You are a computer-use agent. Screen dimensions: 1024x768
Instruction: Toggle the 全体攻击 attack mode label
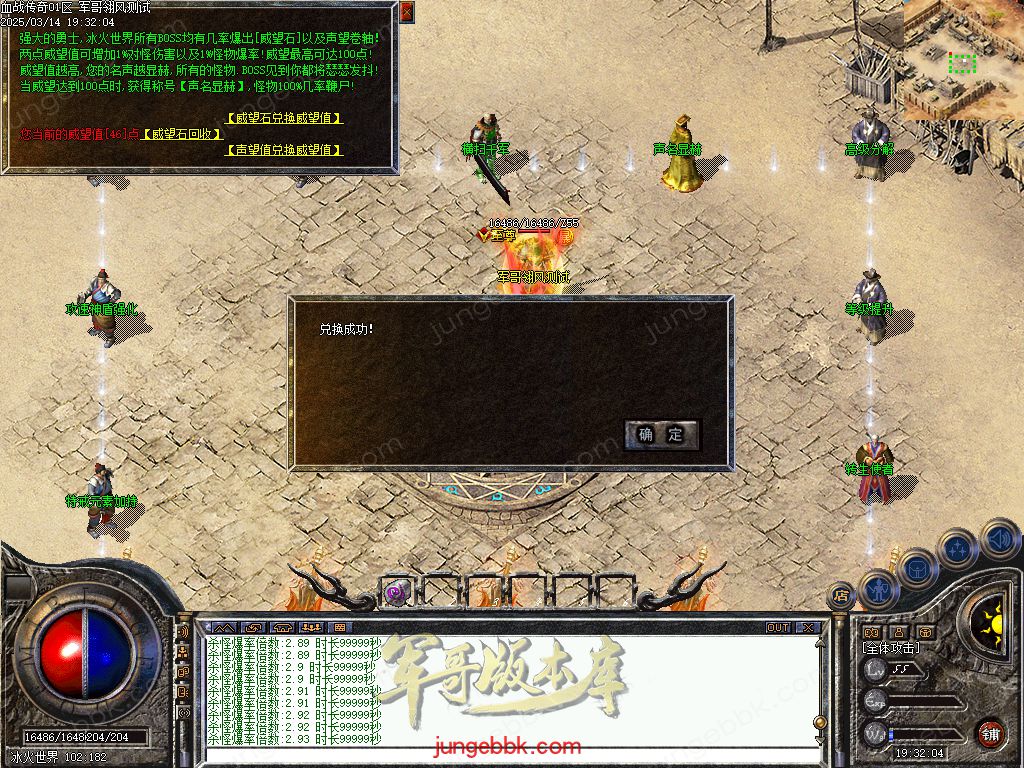892,648
